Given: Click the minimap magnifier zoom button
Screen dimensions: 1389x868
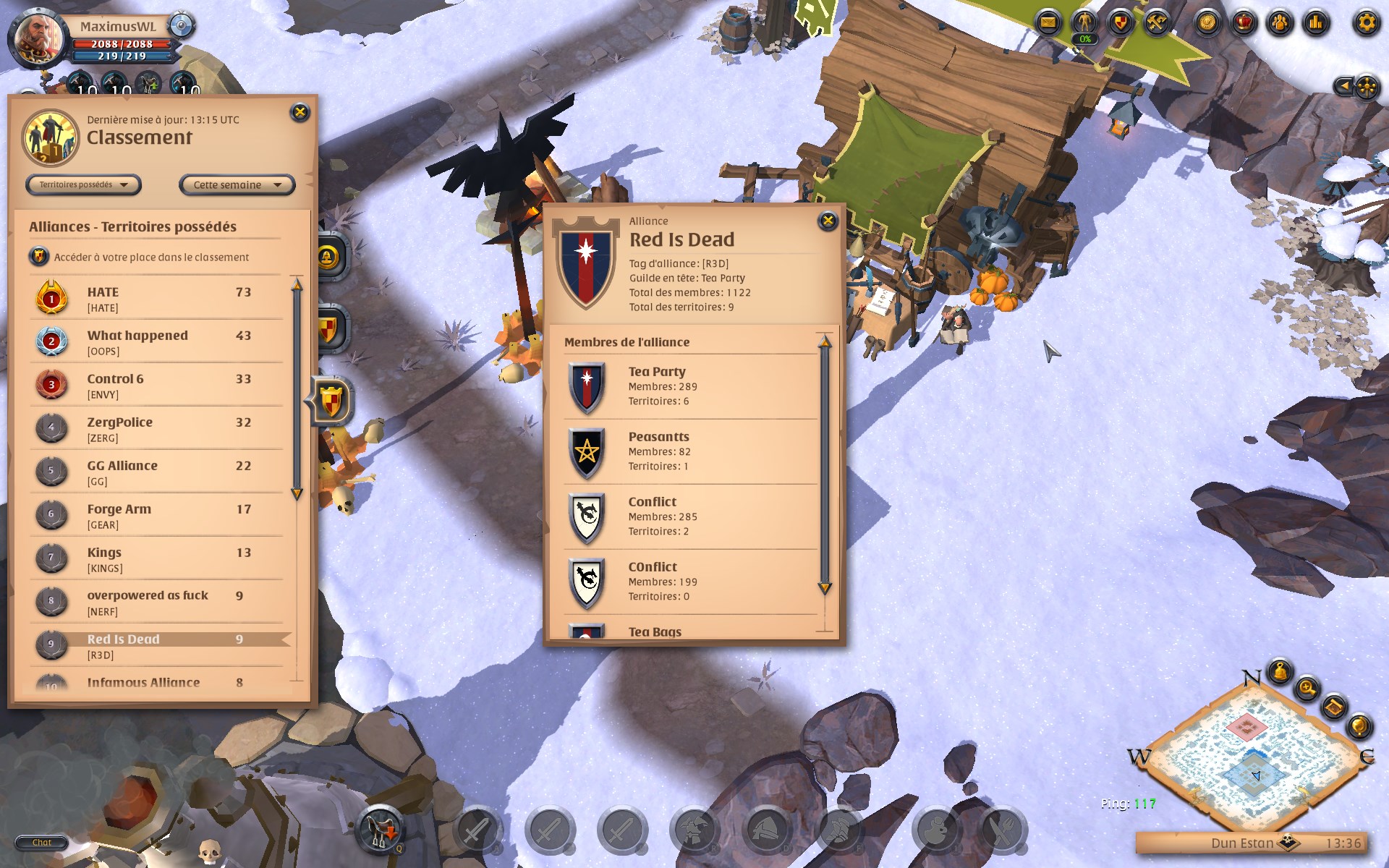Looking at the screenshot, I should [1307, 687].
